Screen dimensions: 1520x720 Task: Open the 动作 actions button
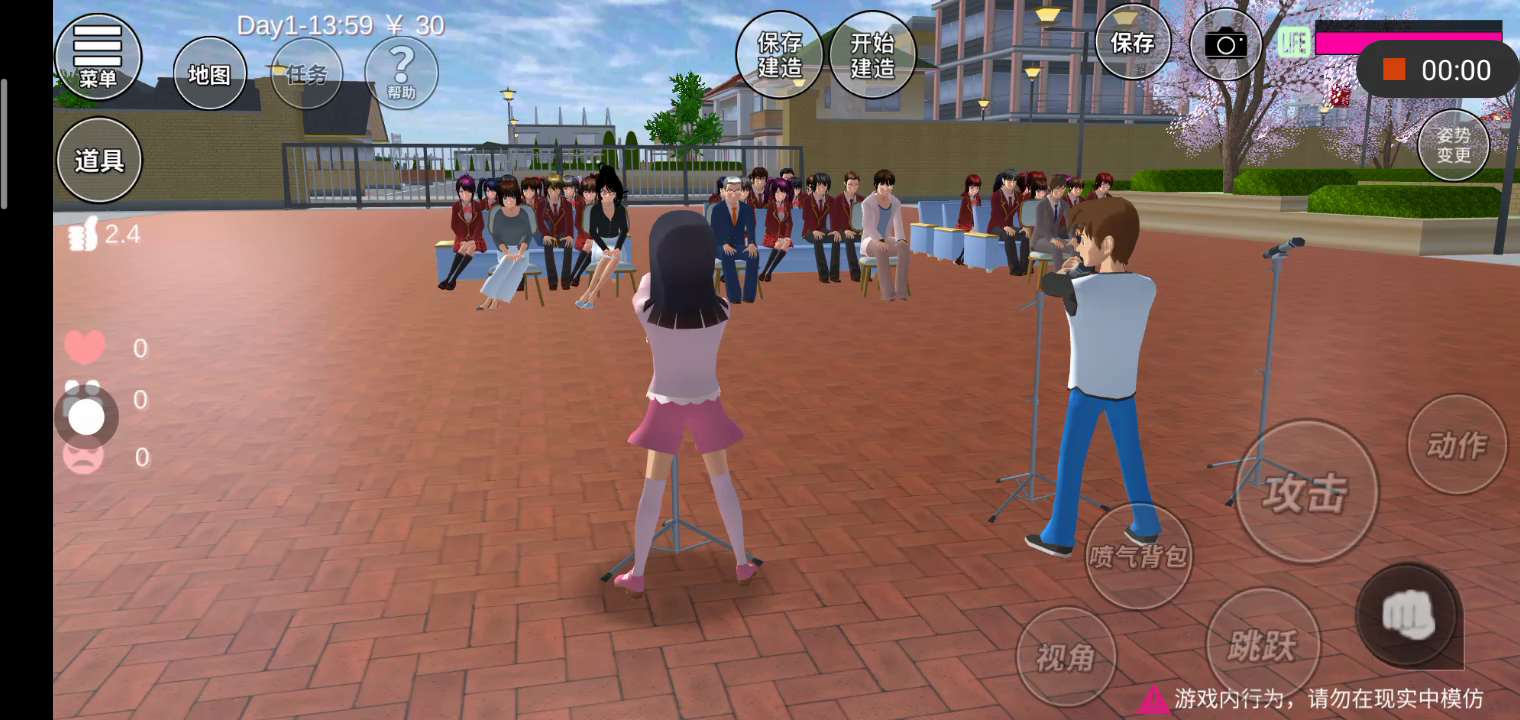[1456, 445]
